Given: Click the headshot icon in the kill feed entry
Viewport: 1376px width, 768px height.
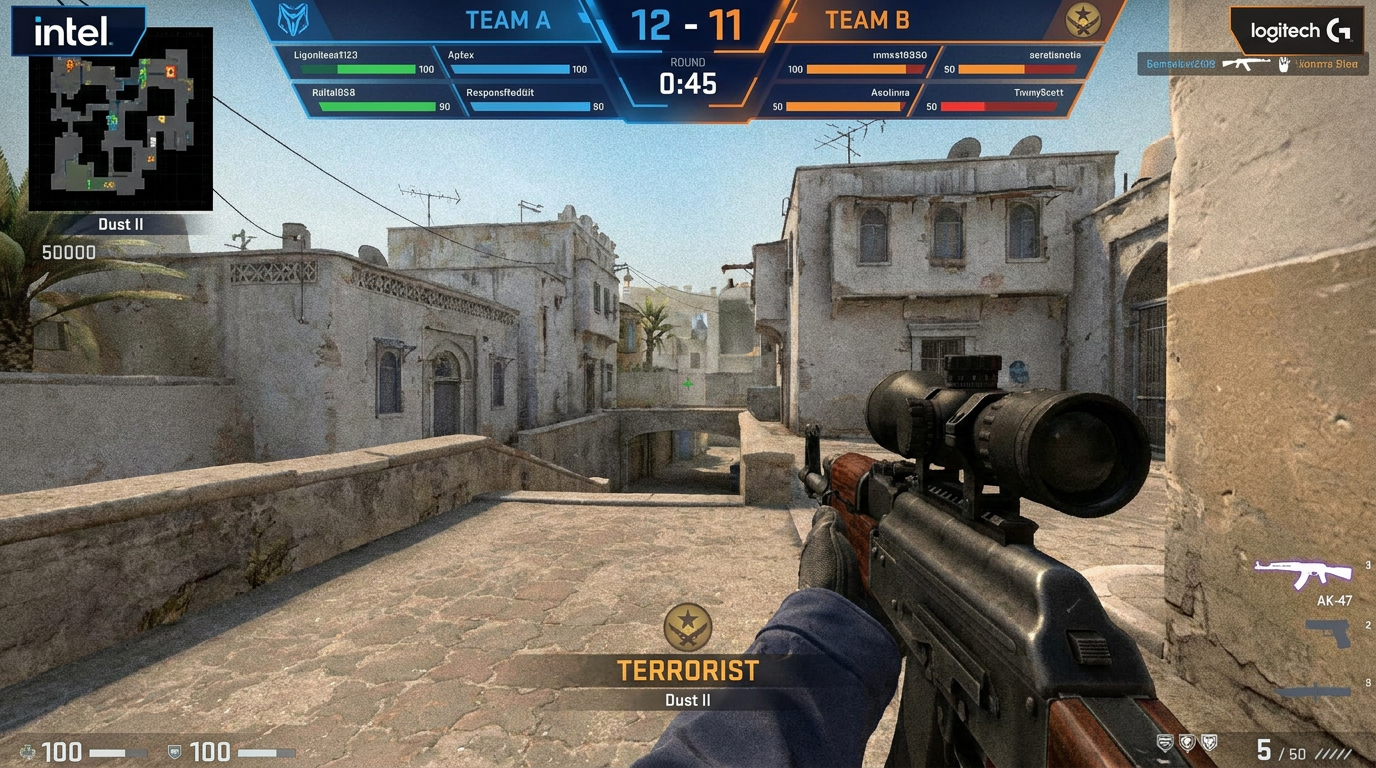Looking at the screenshot, I should coord(1284,62).
